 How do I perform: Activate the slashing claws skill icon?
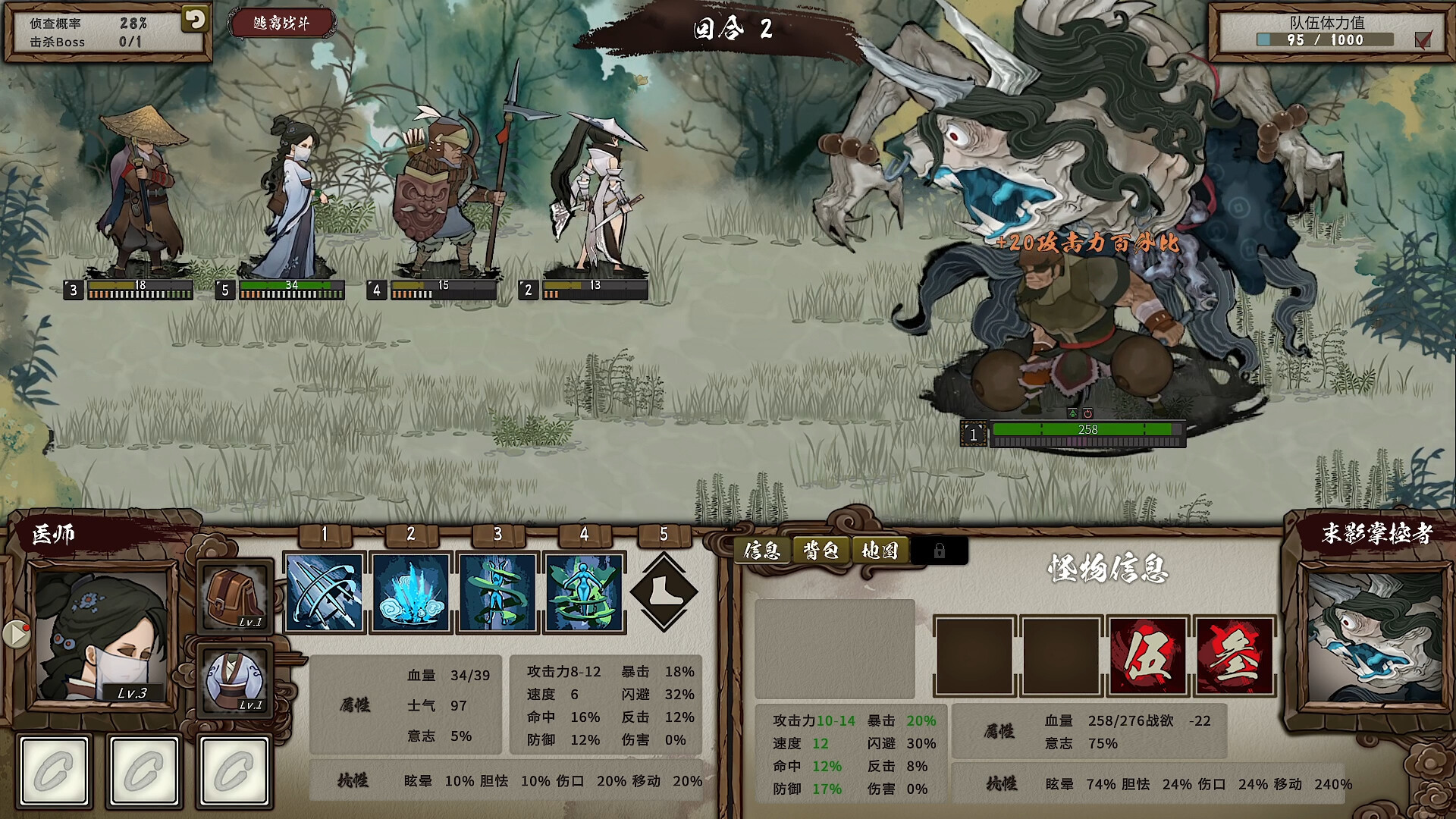click(x=325, y=592)
